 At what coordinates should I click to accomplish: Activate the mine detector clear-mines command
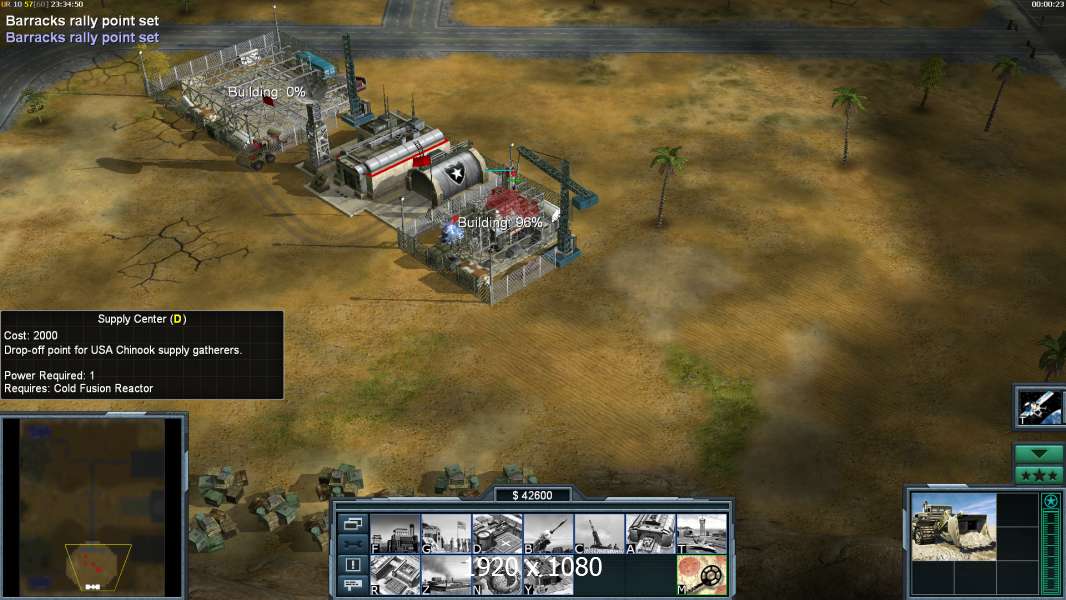coord(701,574)
